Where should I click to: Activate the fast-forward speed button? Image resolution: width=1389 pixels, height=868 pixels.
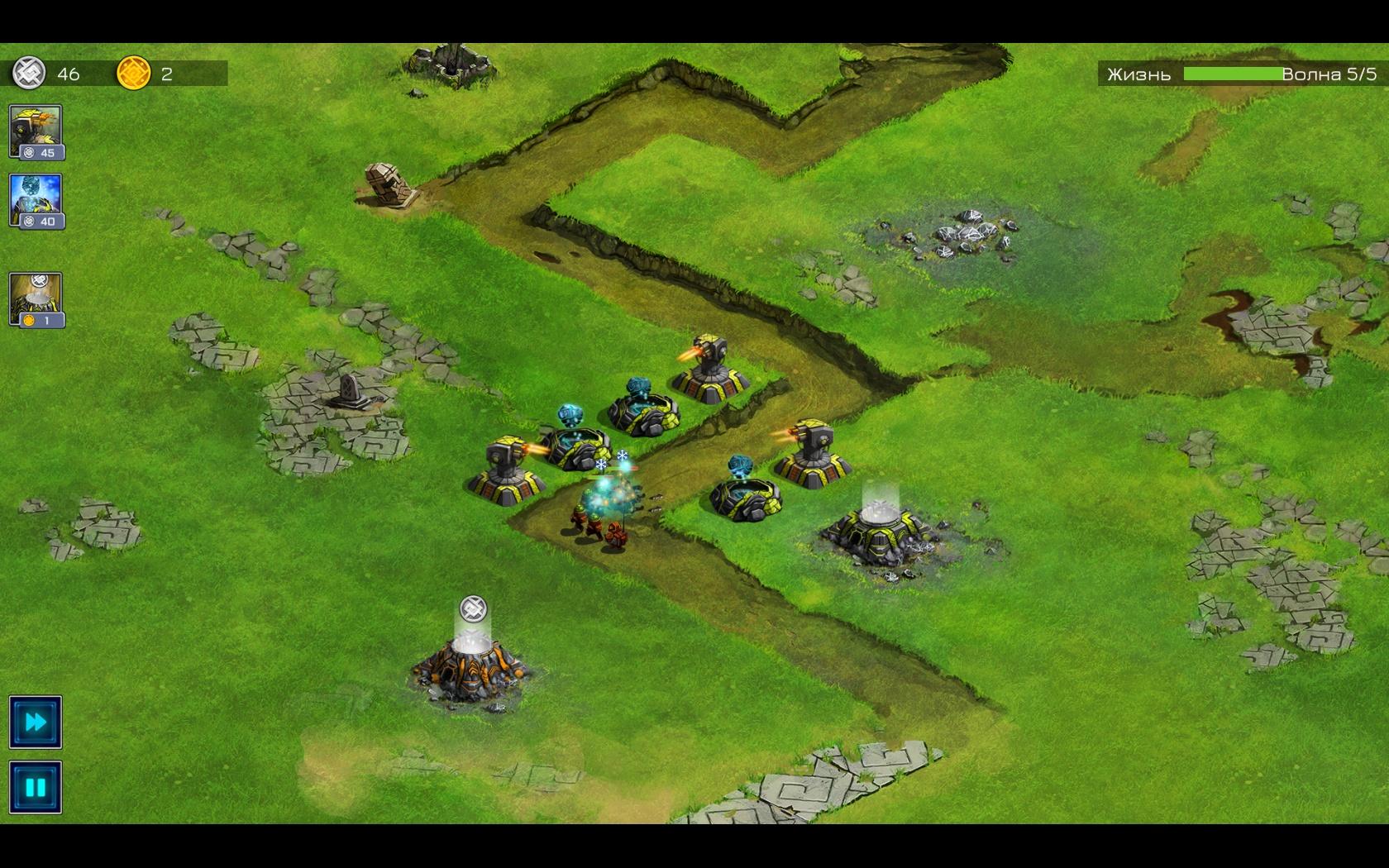click(36, 723)
